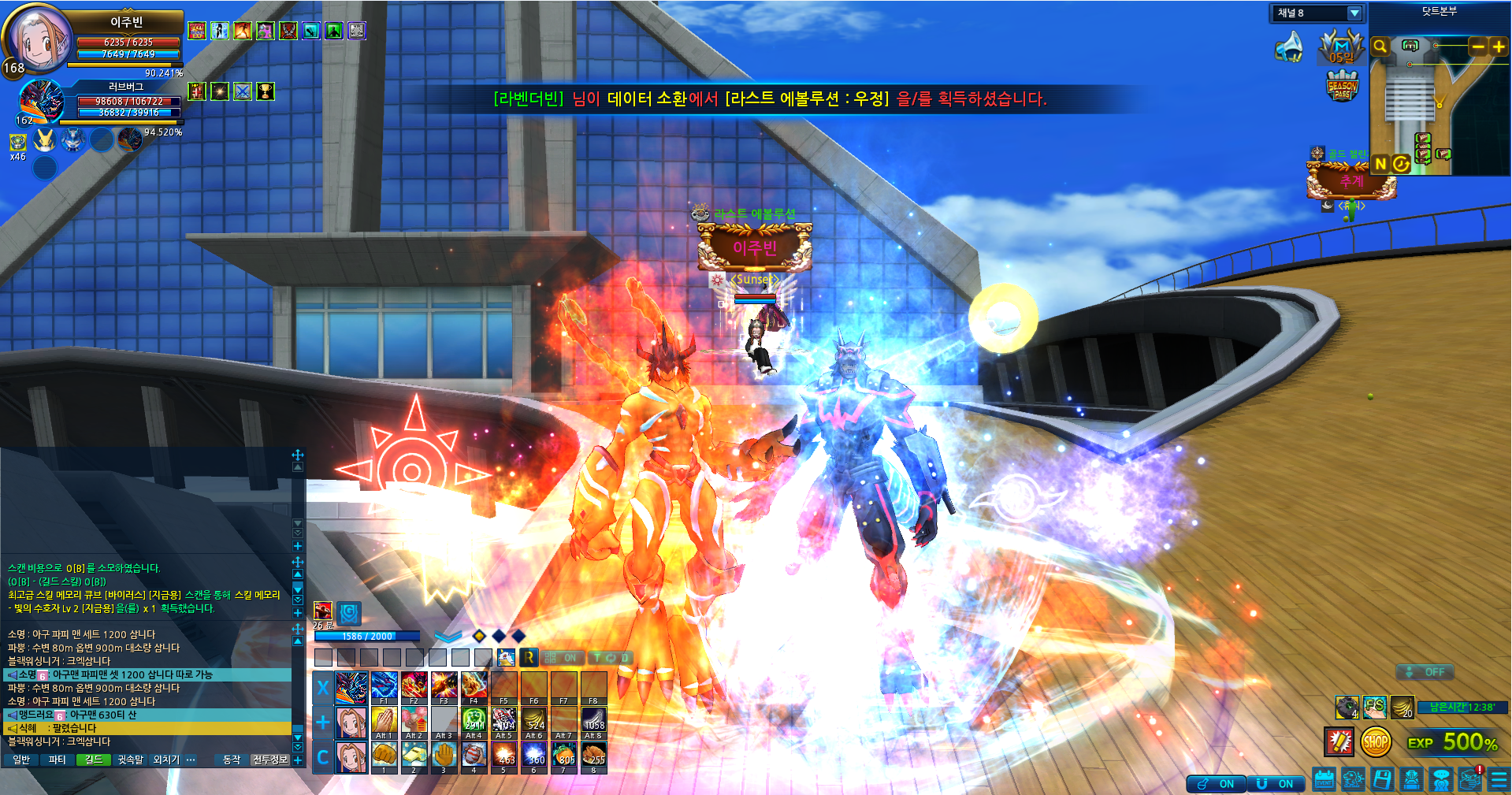Viewport: 1512px width, 795px height.
Task: Open the hamburger main menu icon
Action: coord(1499,780)
